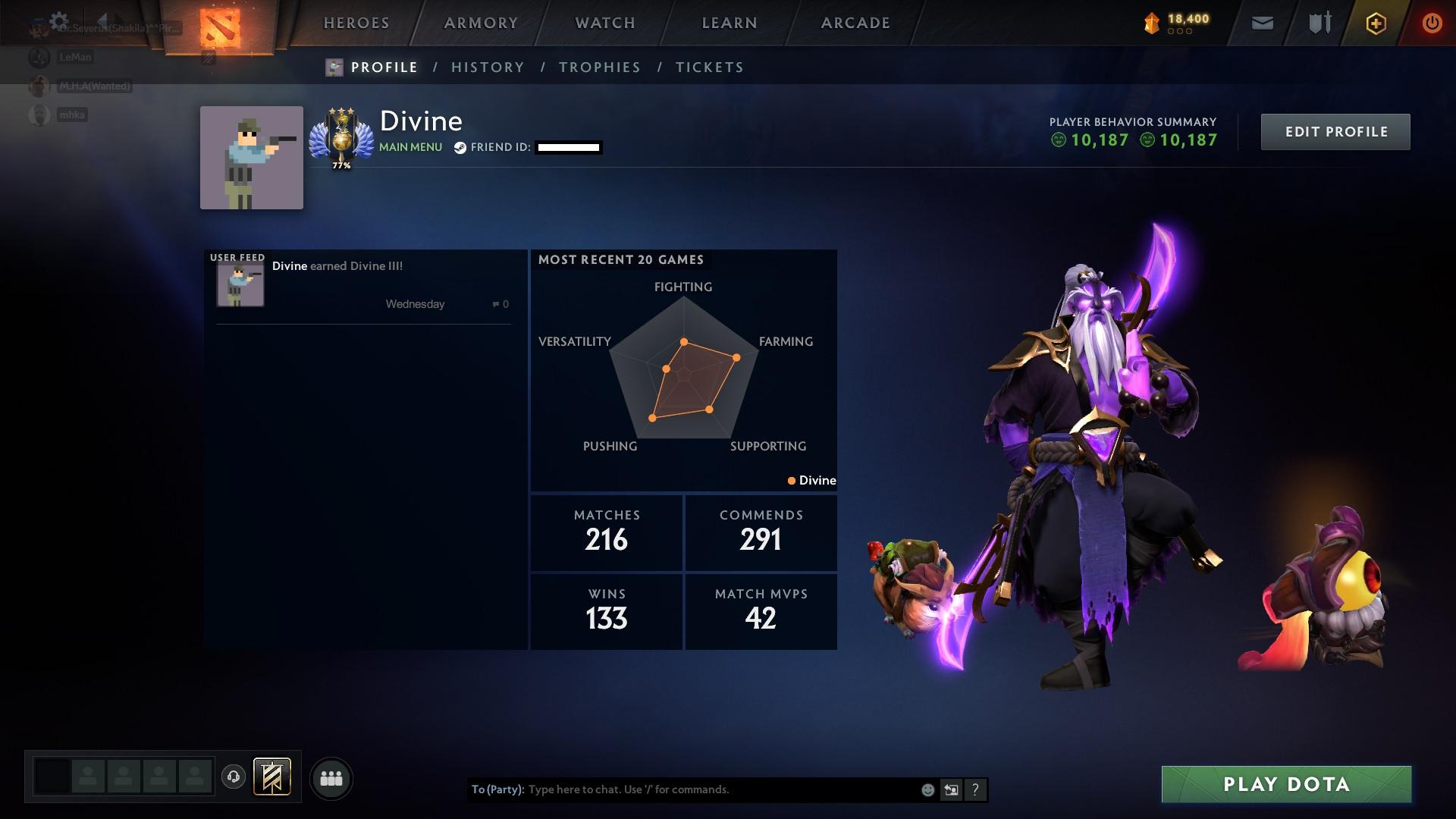Click the Steam icon next to Friend ID

460,148
